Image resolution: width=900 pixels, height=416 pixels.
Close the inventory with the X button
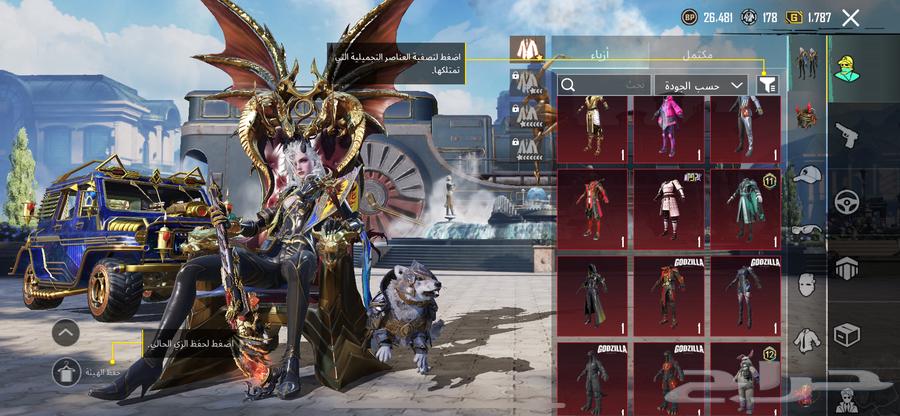point(851,17)
